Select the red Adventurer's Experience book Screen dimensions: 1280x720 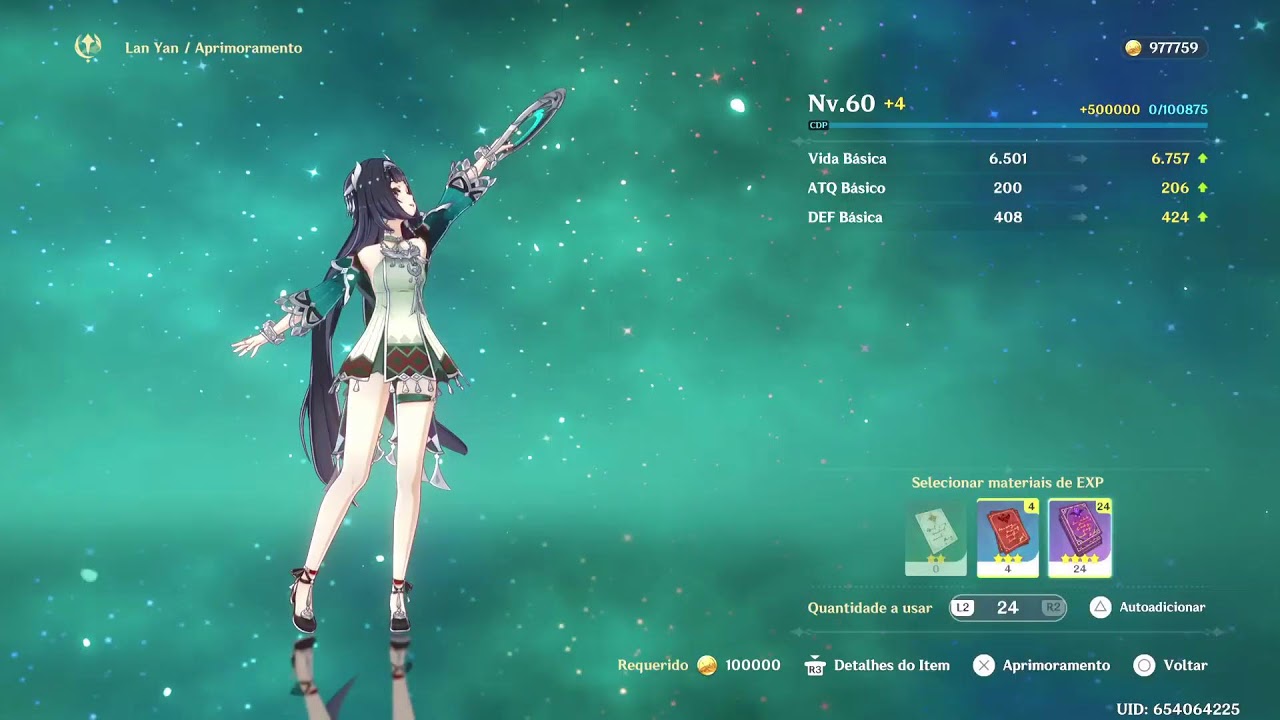tap(1008, 537)
